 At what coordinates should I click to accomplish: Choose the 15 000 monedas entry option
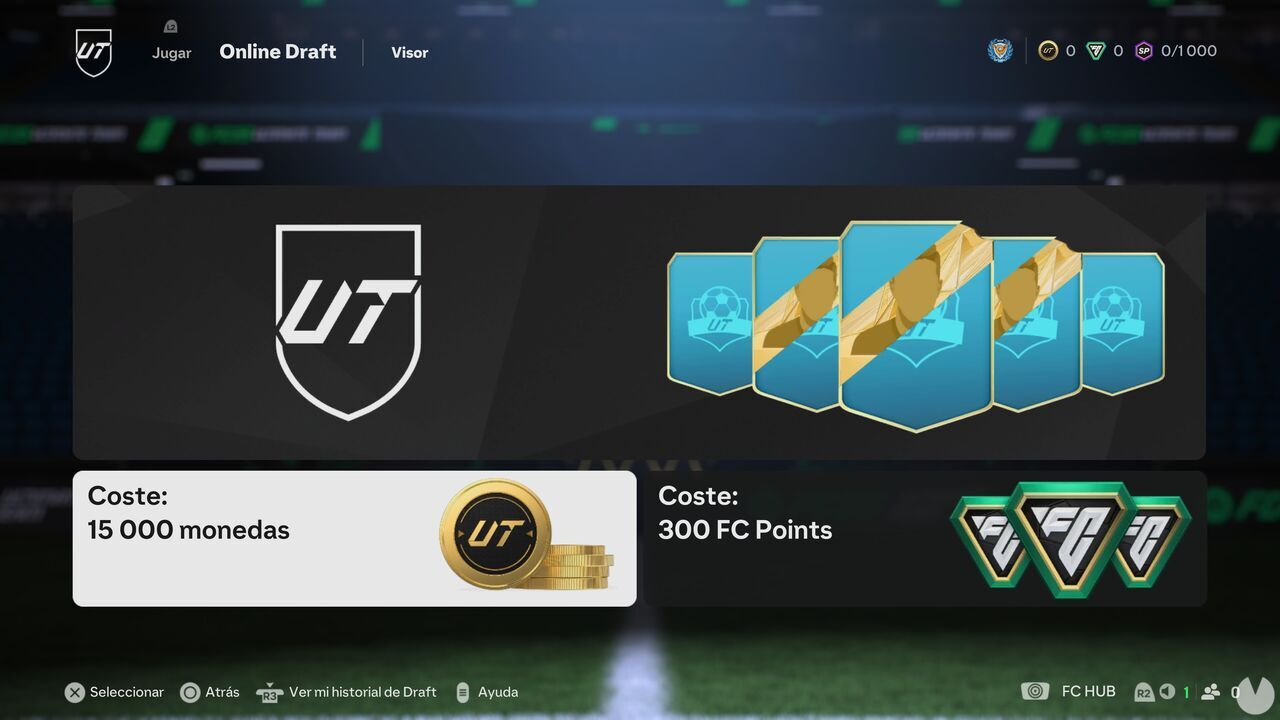pos(354,538)
